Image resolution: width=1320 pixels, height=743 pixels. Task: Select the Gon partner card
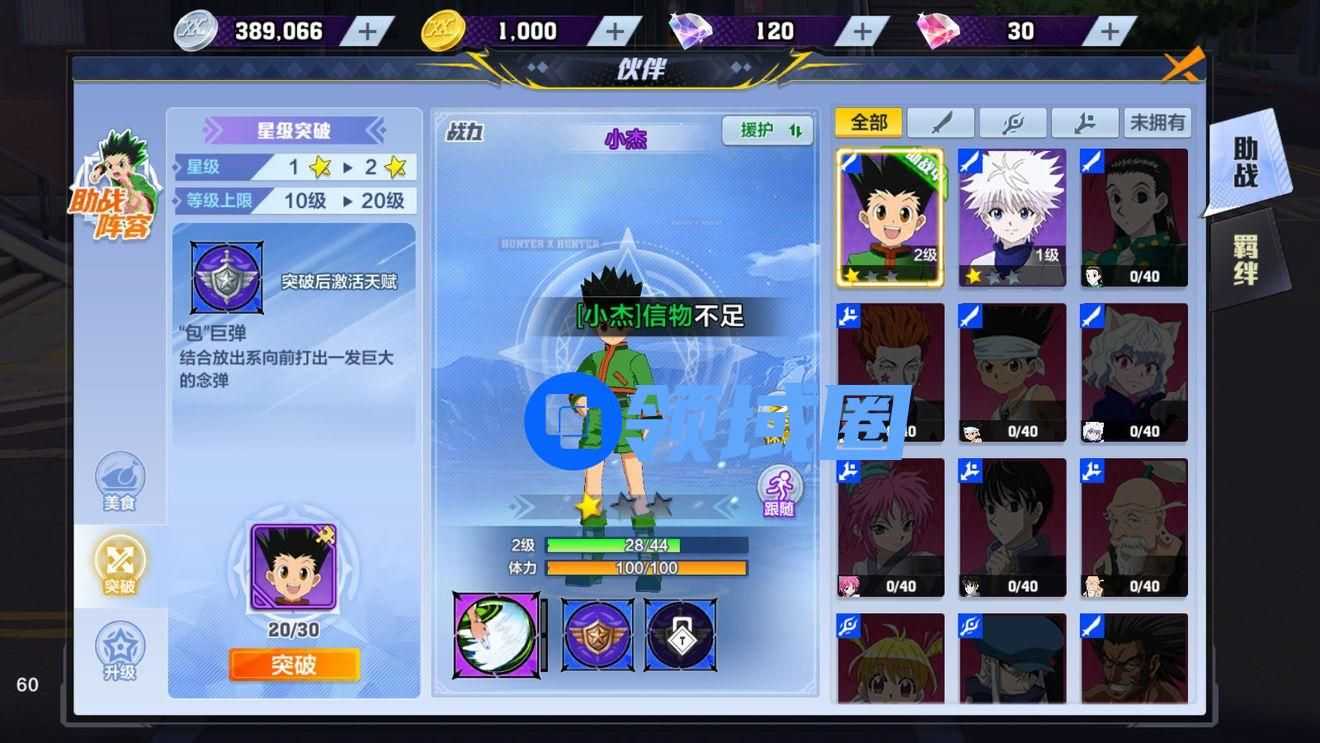(x=890, y=217)
